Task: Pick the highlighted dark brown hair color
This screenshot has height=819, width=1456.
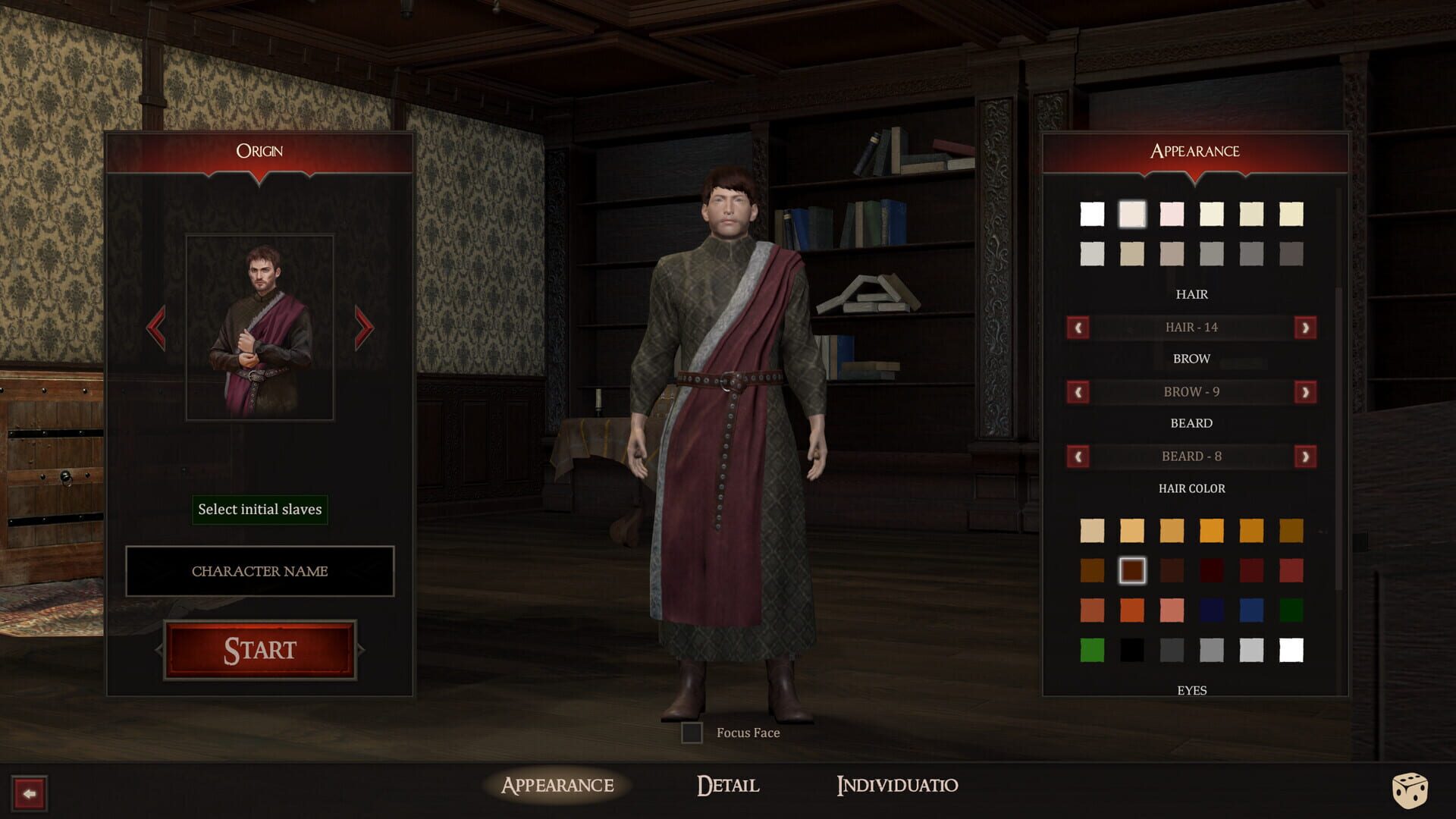Action: pos(1132,570)
